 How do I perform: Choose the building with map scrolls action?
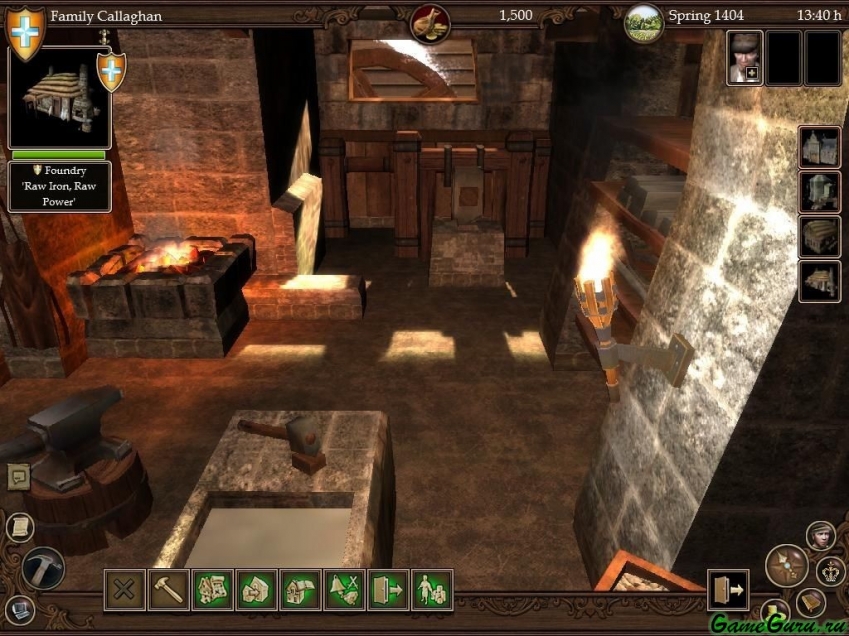(212, 589)
